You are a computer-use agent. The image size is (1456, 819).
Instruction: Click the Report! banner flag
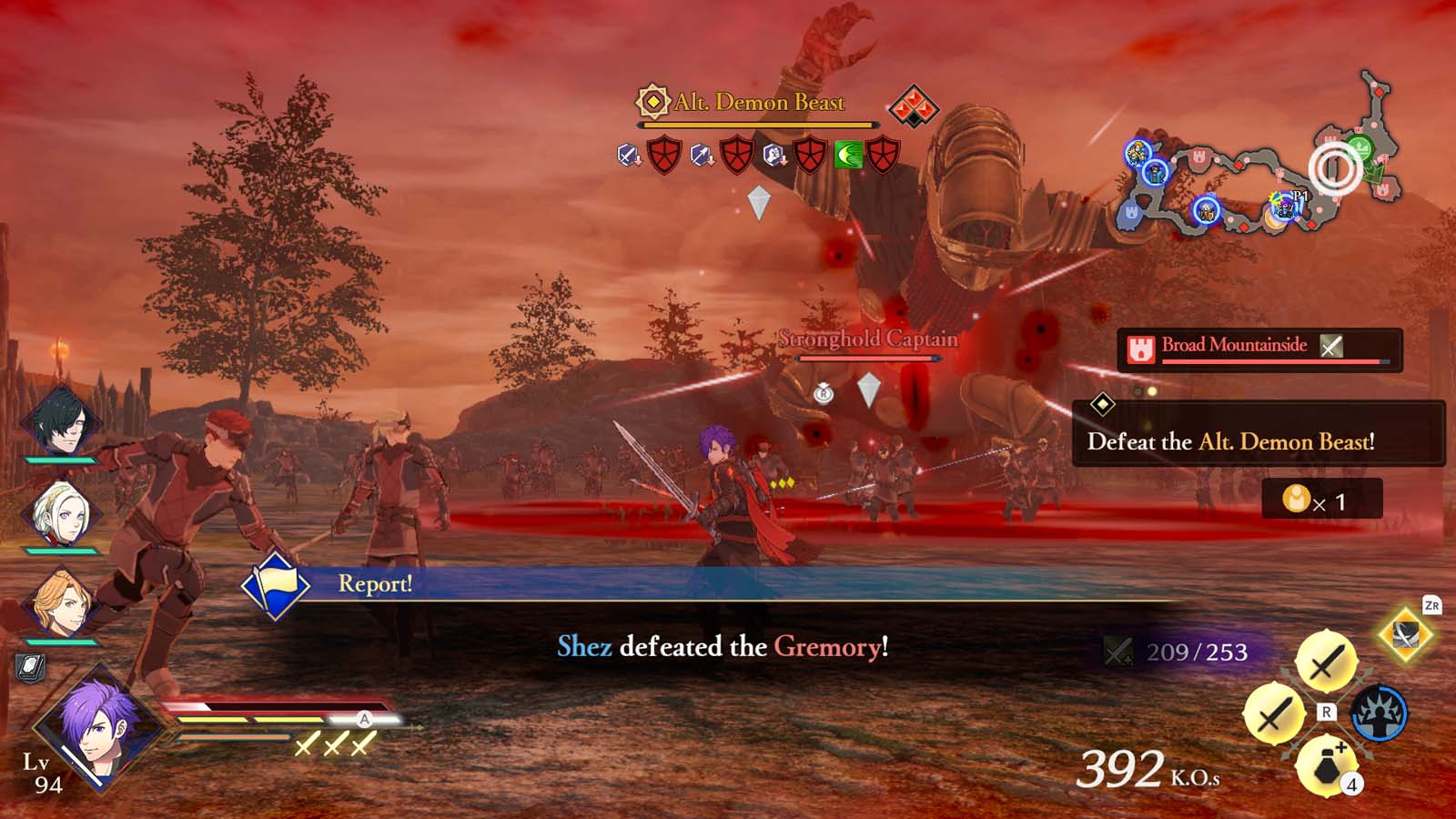coord(276,590)
